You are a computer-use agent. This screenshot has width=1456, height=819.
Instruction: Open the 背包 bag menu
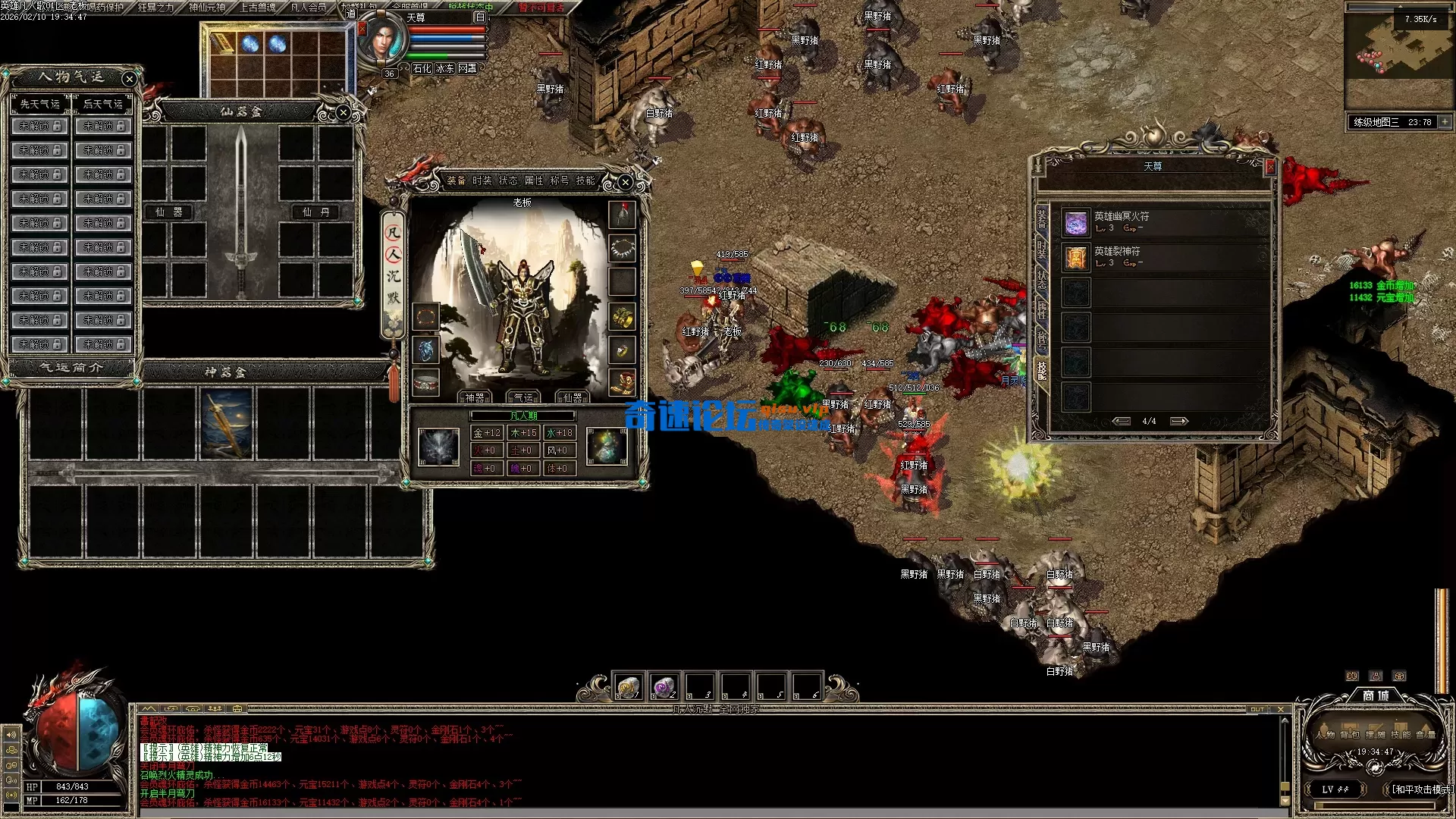[x=1350, y=734]
